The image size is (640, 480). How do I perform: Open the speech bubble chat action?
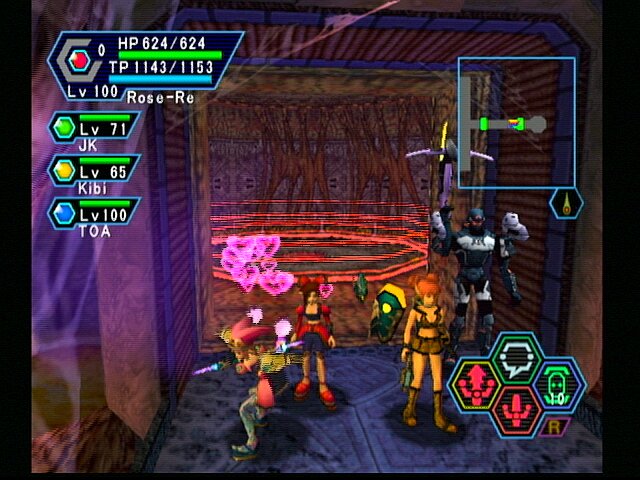pyautogui.click(x=517, y=356)
